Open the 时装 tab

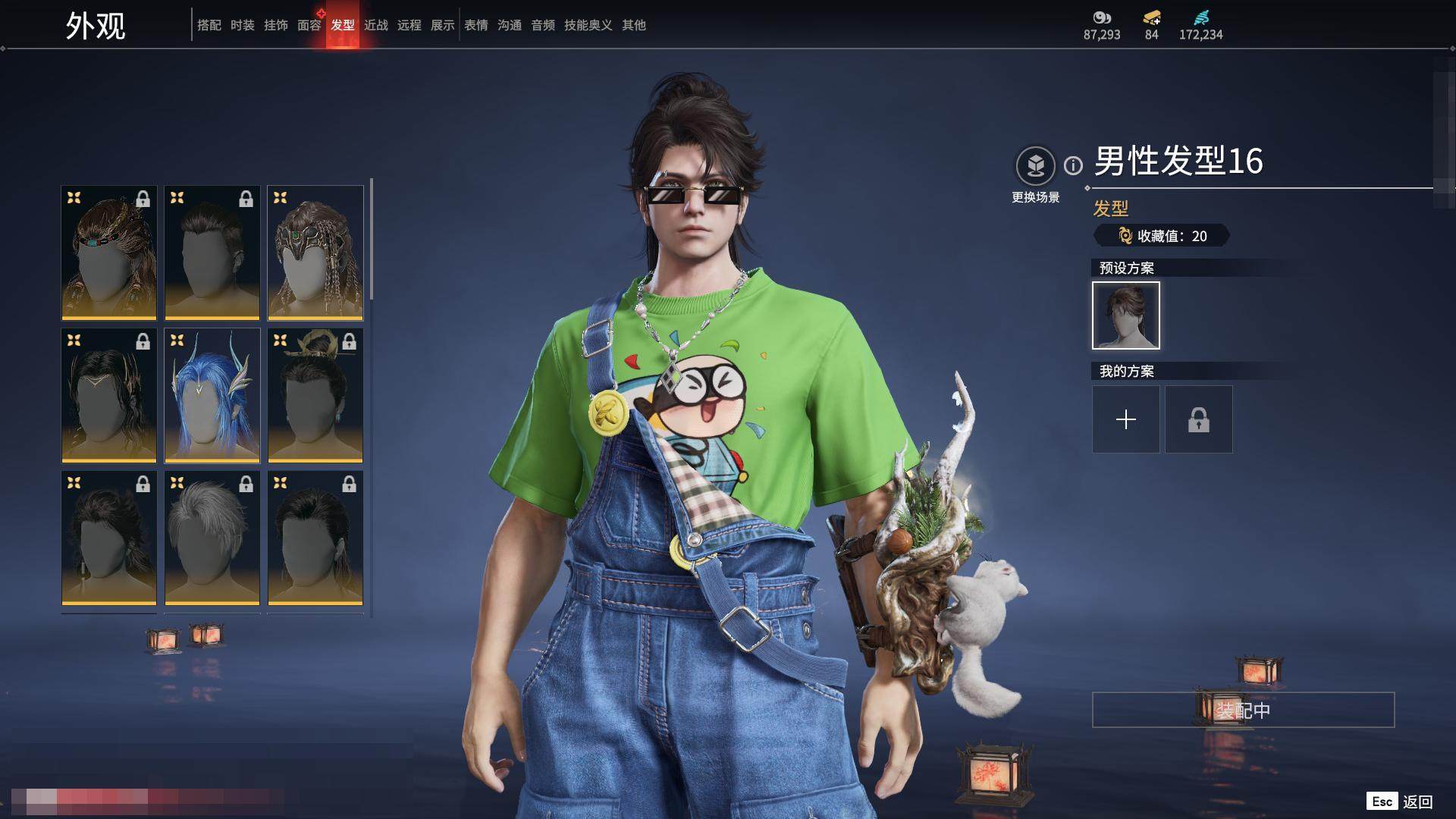[242, 25]
